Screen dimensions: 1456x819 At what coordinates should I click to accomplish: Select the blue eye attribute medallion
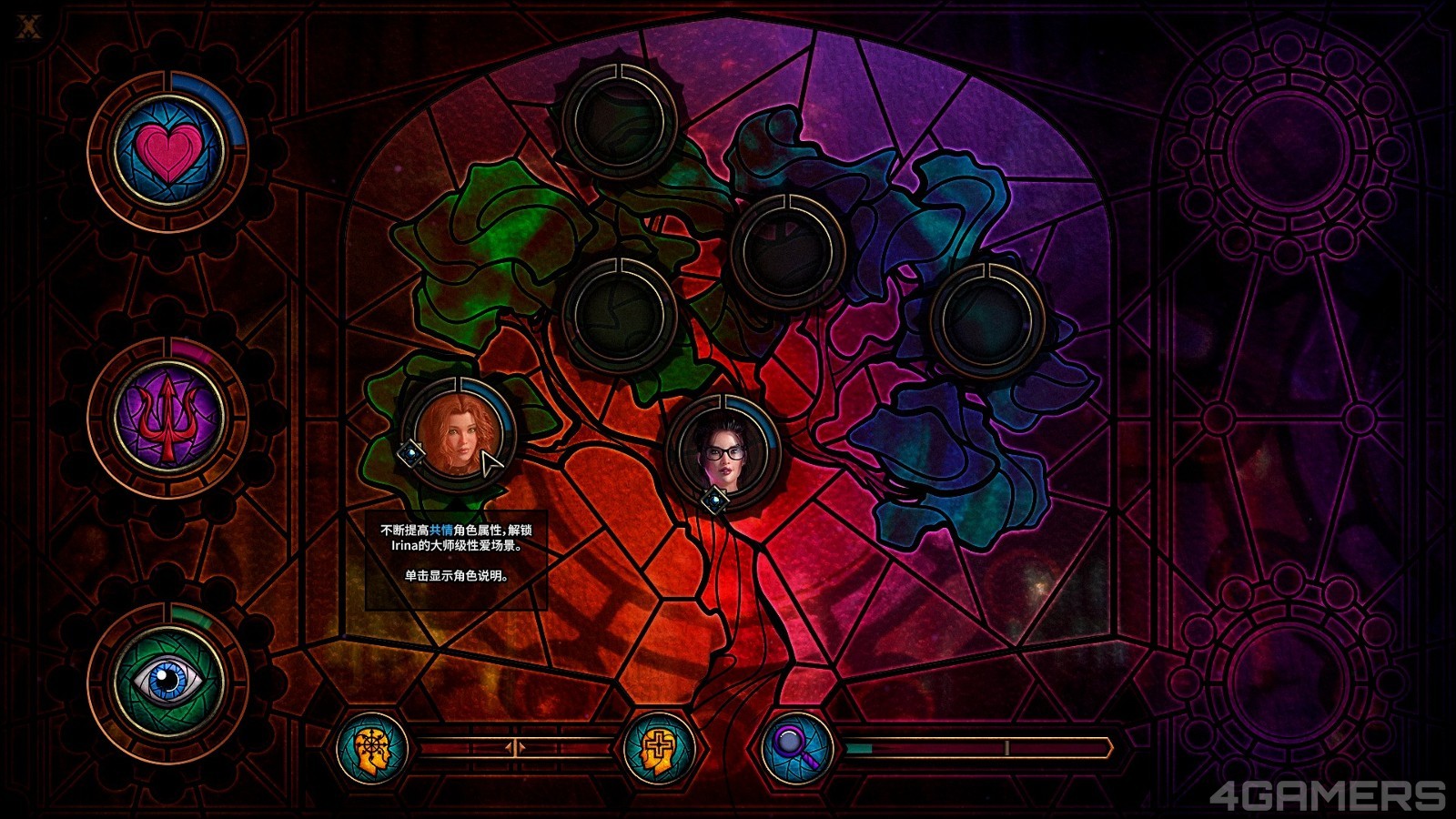pos(168,682)
